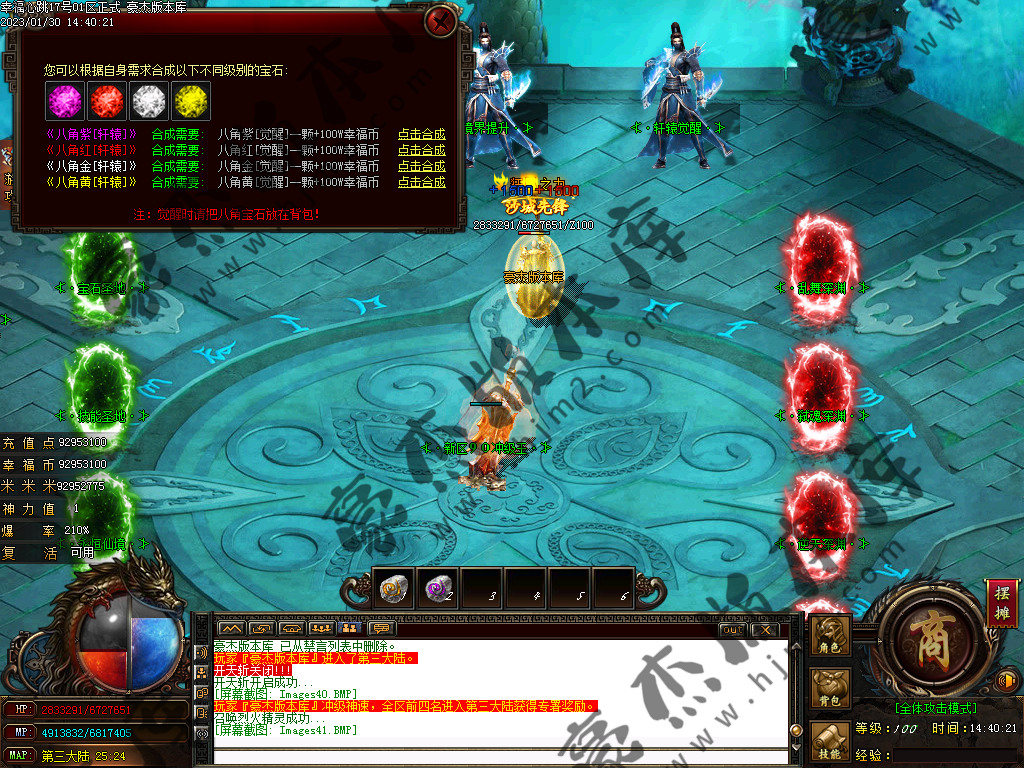
Task: Use the purple swirl stone in hotbar slot 2
Action: (x=437, y=589)
